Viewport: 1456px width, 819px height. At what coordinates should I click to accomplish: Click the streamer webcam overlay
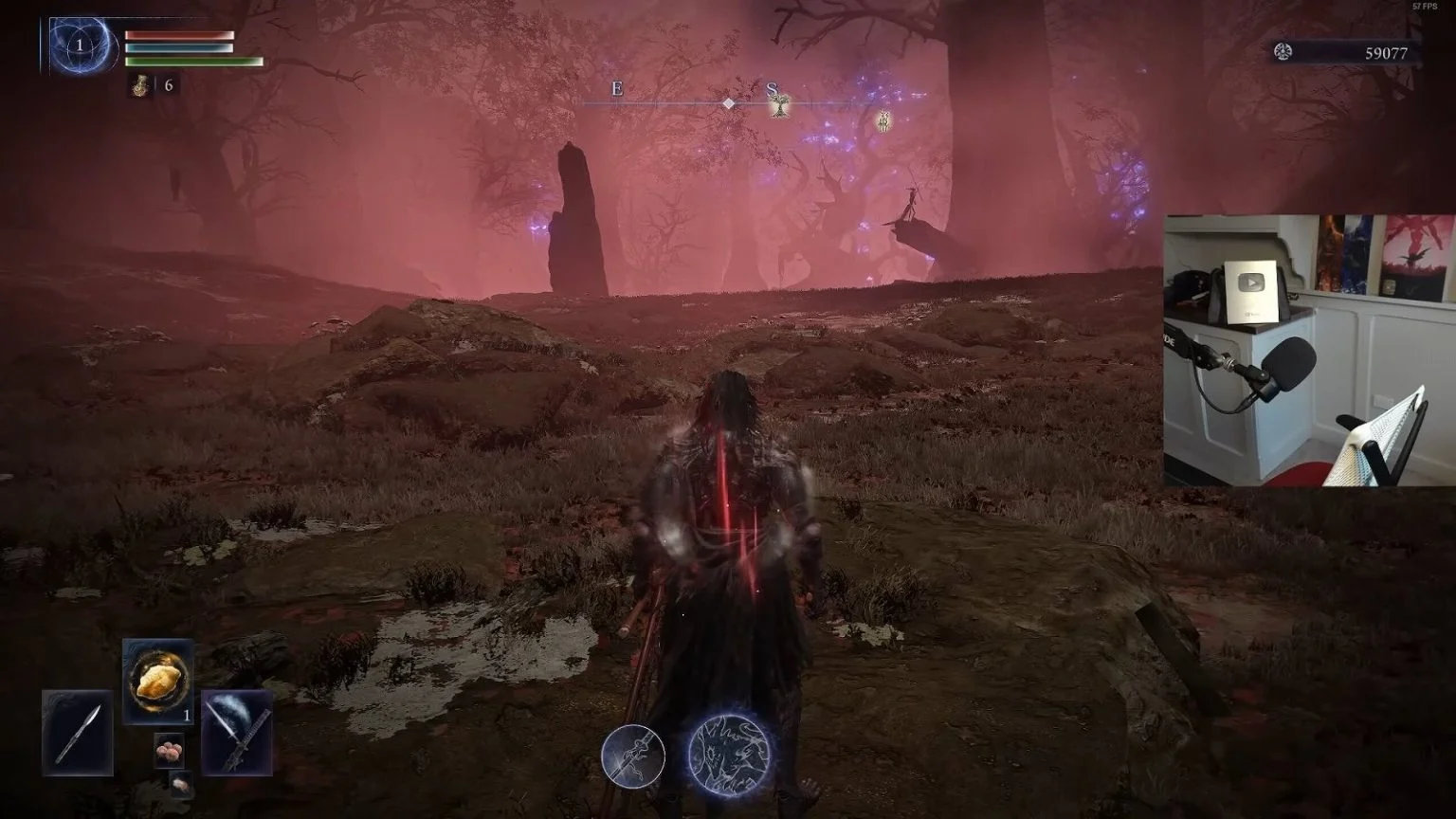coord(1309,350)
